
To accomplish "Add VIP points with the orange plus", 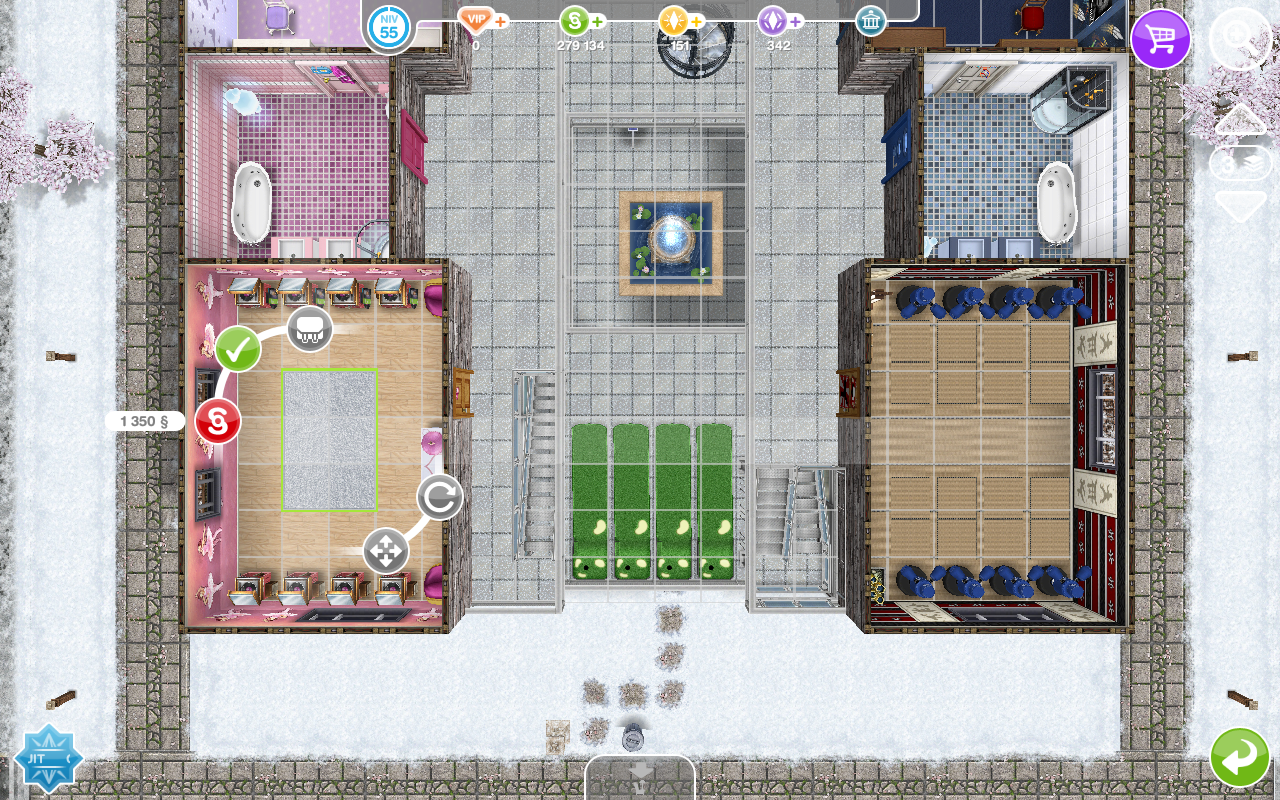I will pos(501,21).
